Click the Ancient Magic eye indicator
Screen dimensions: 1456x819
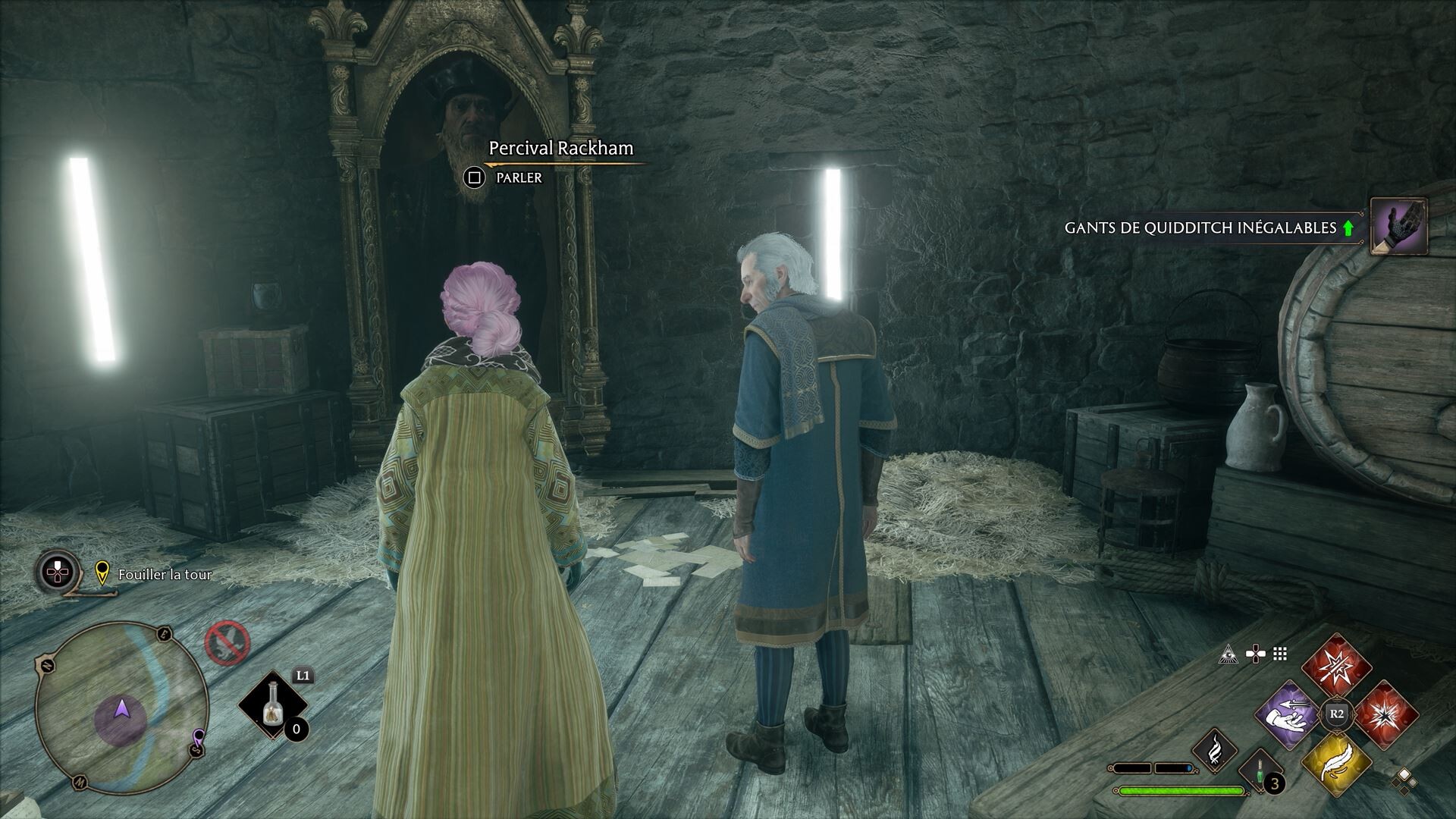[x=1228, y=654]
